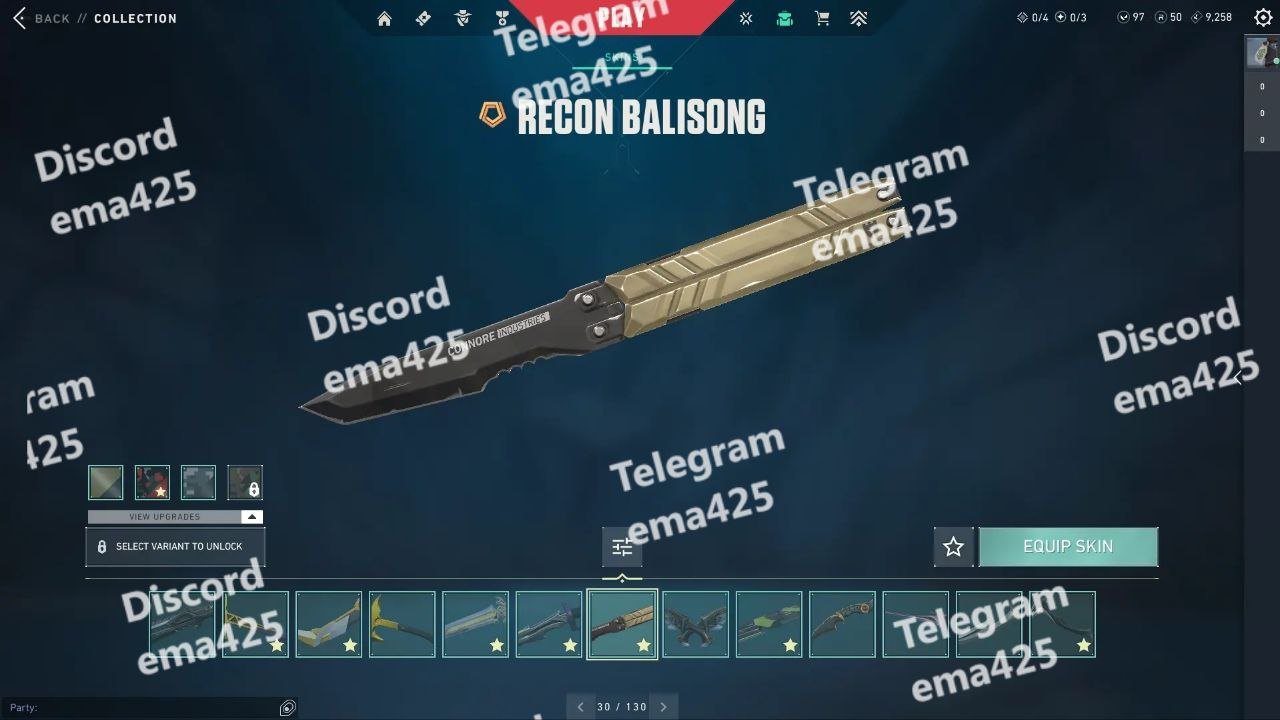Open the Collection tab in top navigation

pos(785,18)
